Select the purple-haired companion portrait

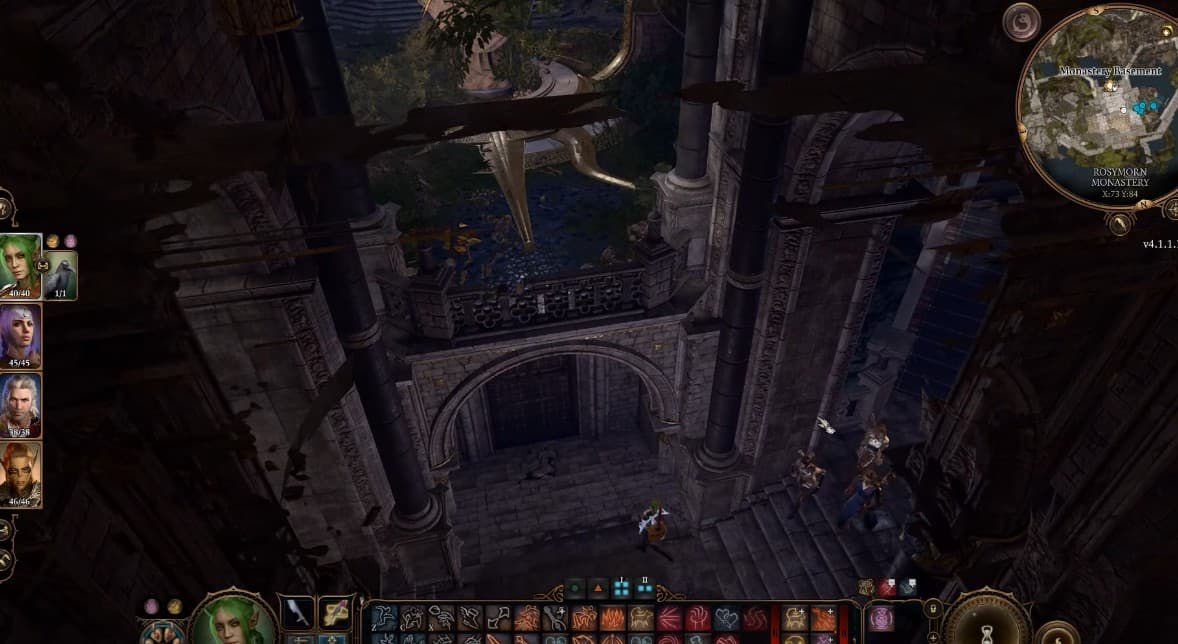click(x=20, y=336)
